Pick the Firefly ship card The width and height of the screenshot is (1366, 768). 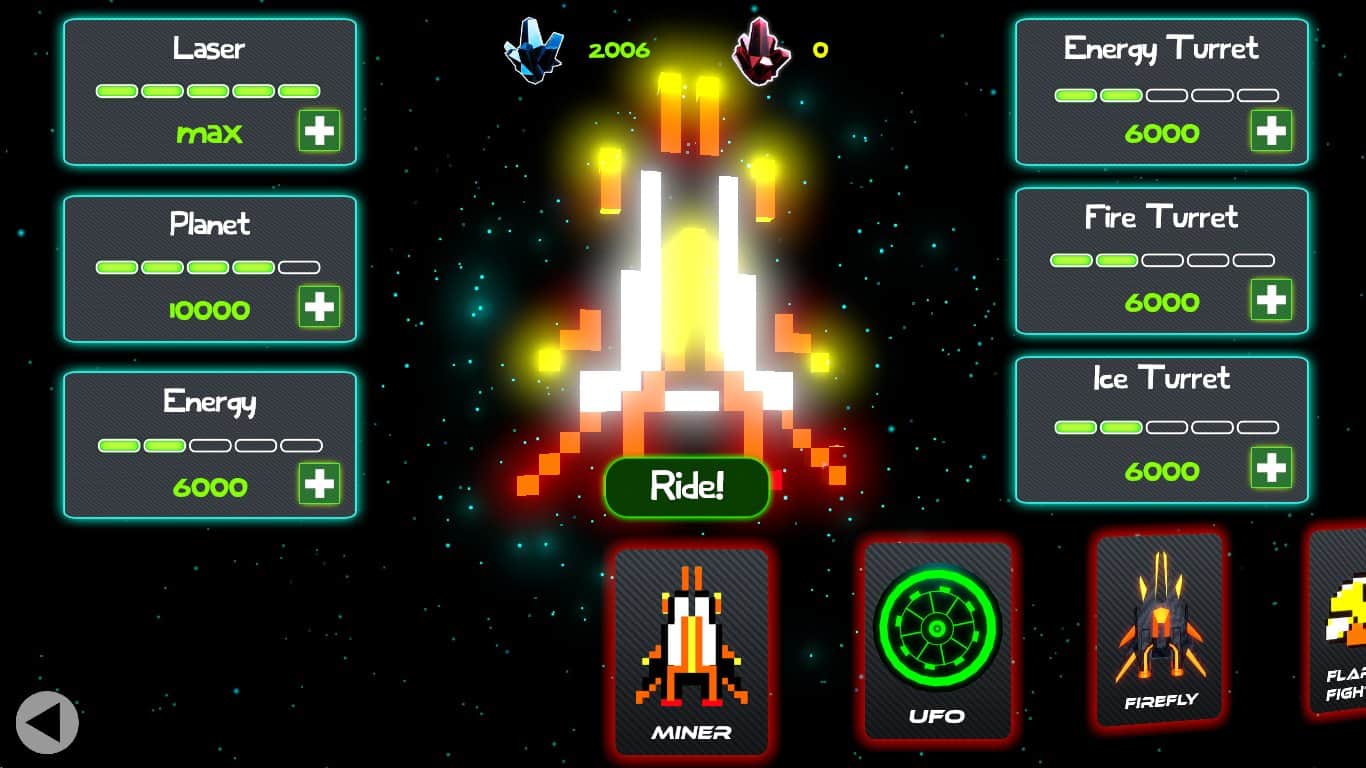tap(1160, 628)
